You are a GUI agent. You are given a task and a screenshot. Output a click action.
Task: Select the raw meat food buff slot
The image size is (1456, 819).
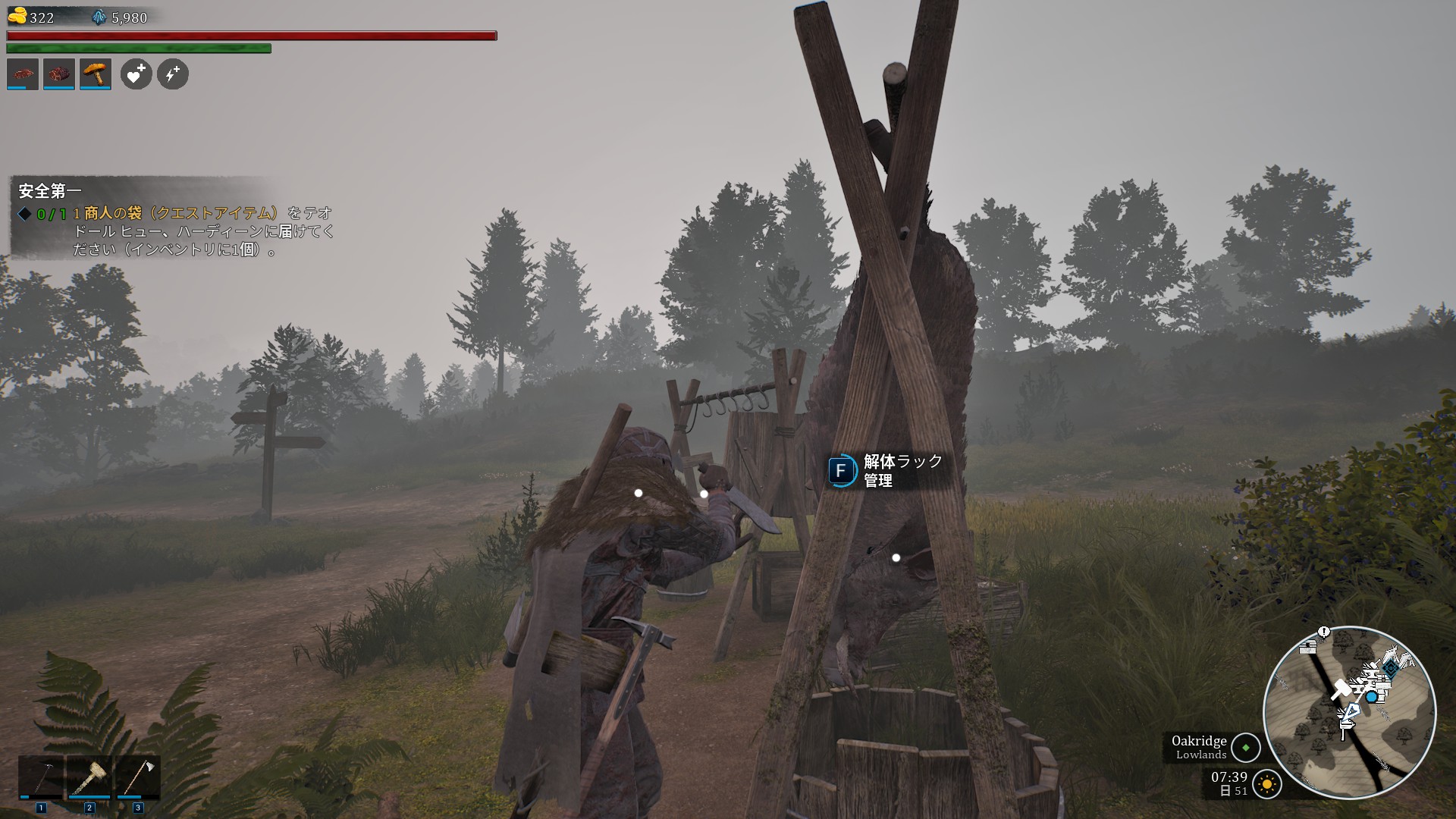[x=23, y=74]
